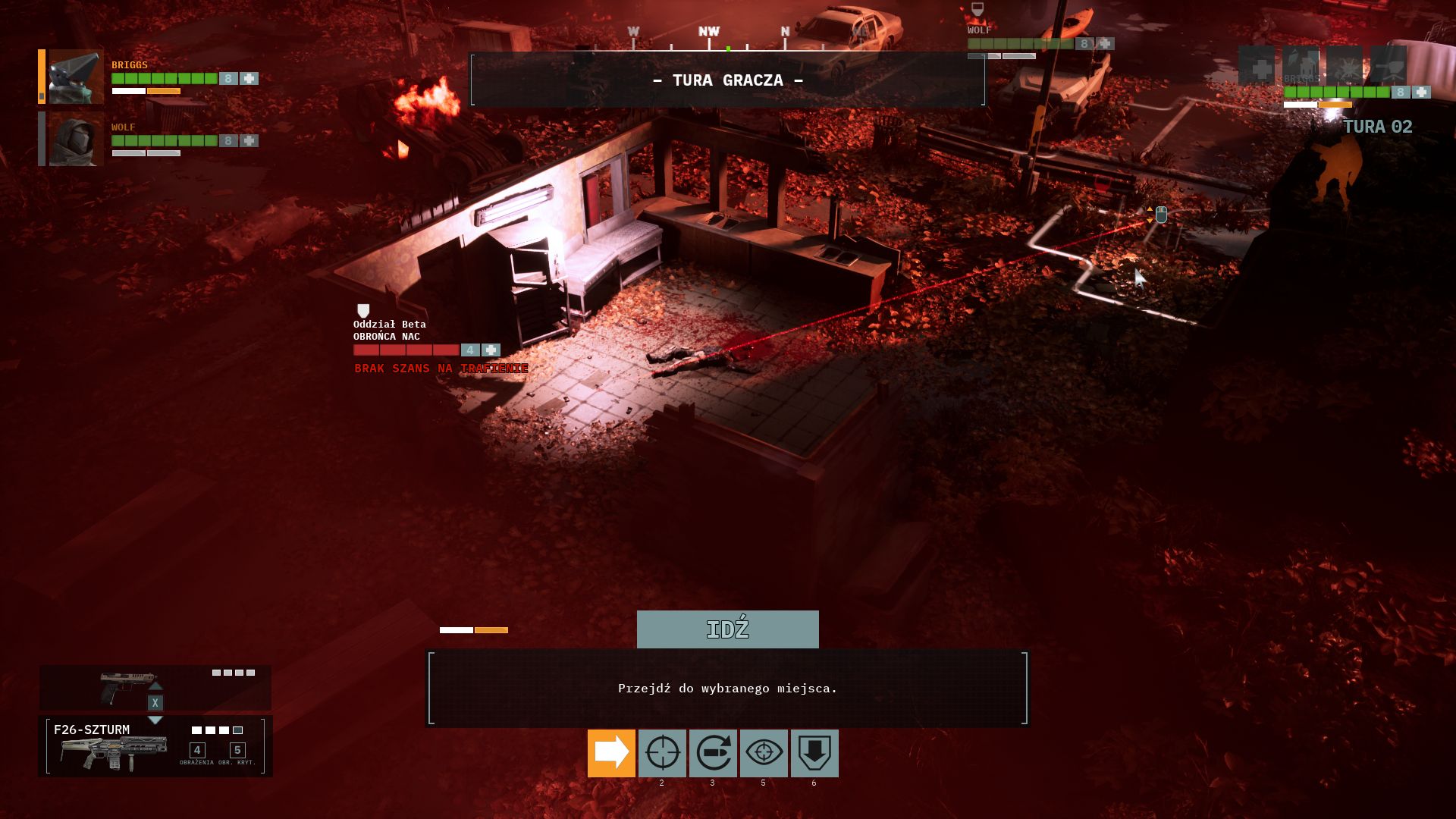The image size is (1456, 819).
Task: Select the Move arrow action
Action: 611,753
